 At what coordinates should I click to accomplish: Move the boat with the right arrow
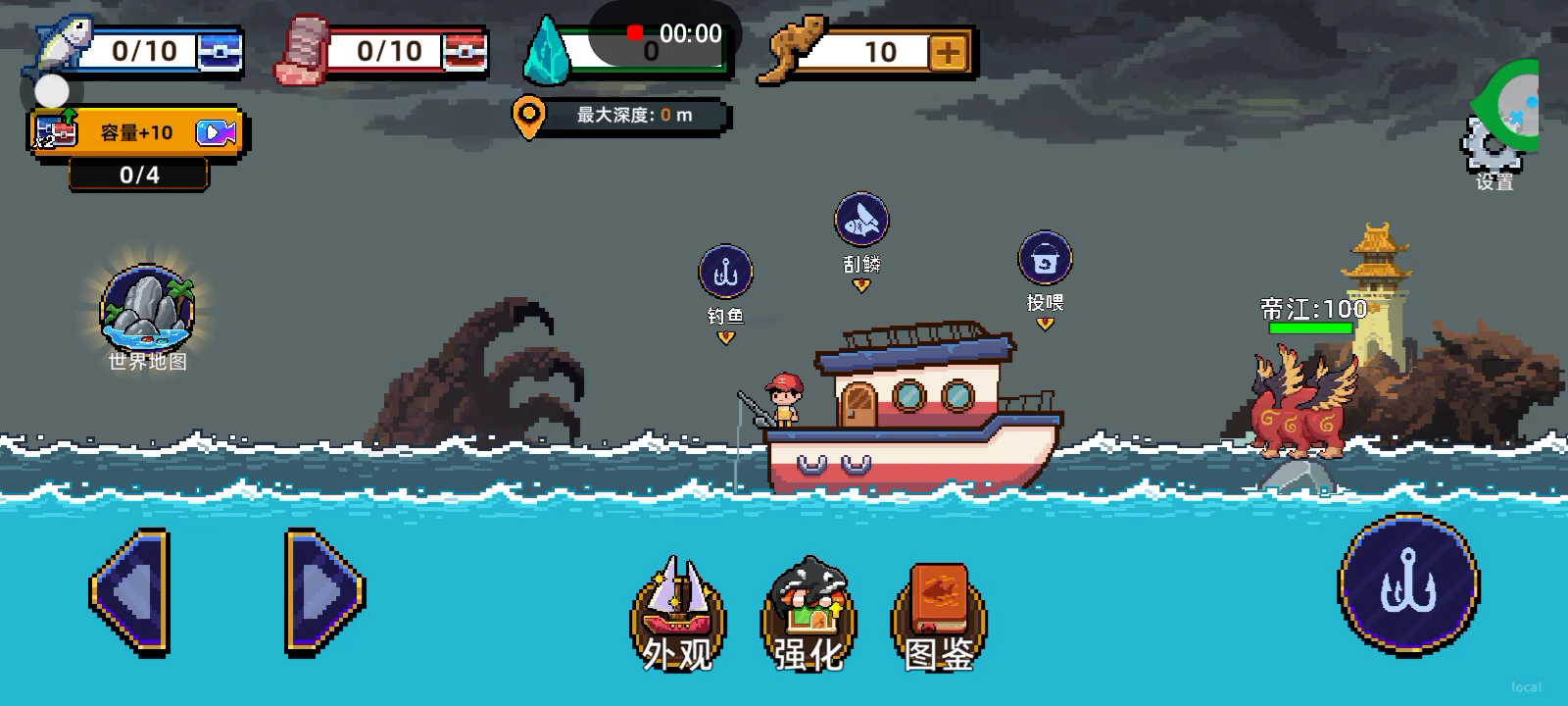click(x=324, y=591)
